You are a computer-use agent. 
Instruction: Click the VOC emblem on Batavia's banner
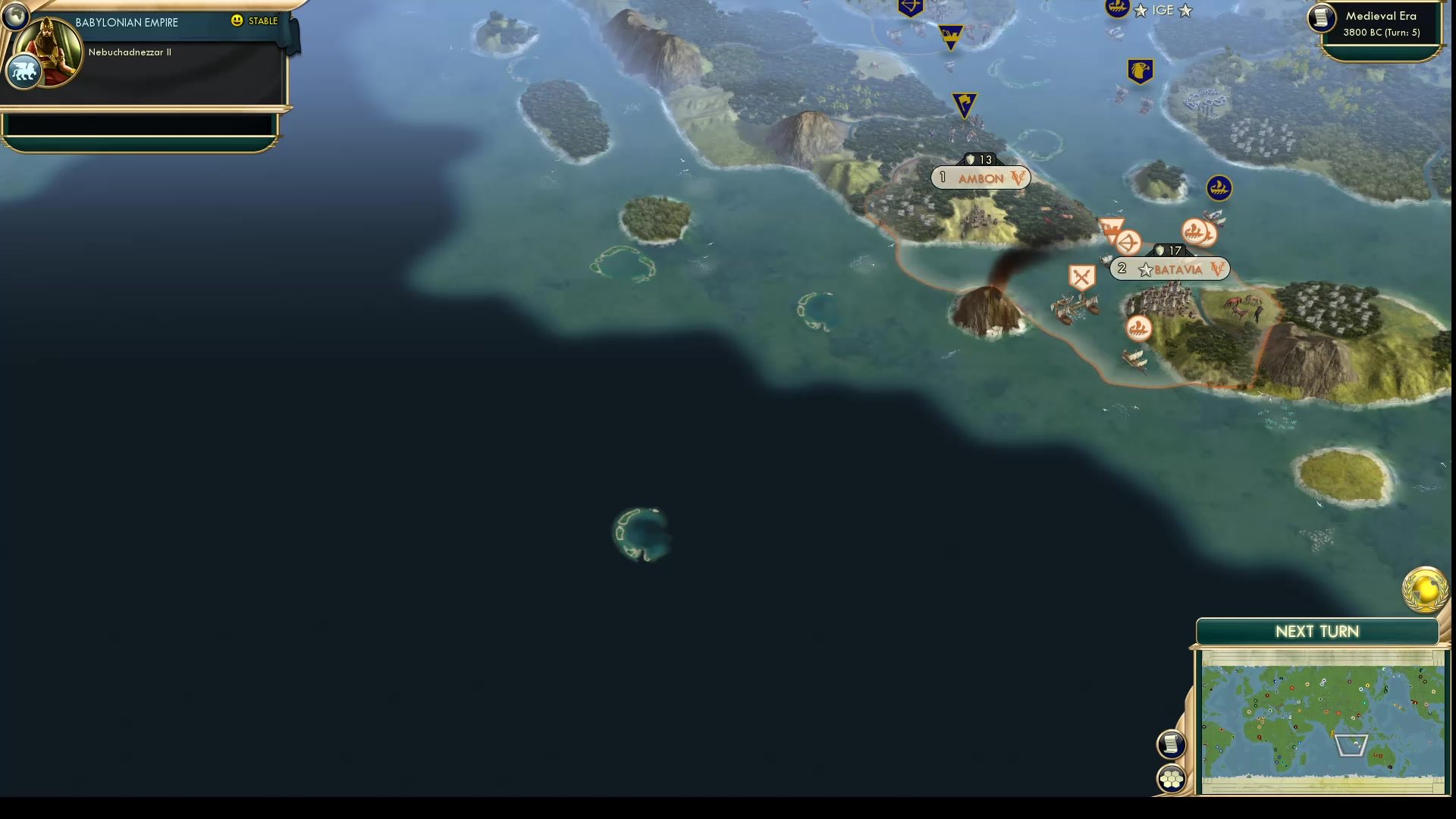[x=1217, y=268]
